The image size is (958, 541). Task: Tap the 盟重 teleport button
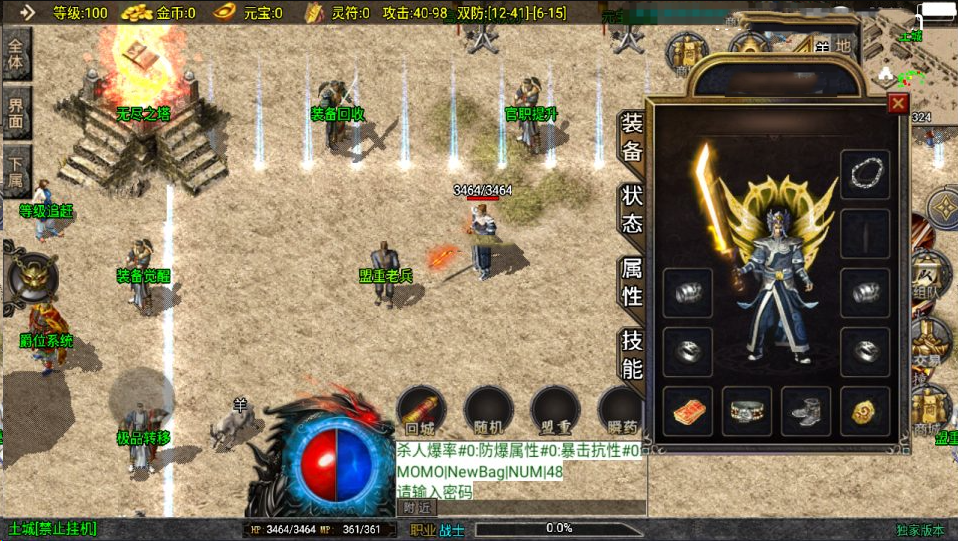tap(555, 412)
